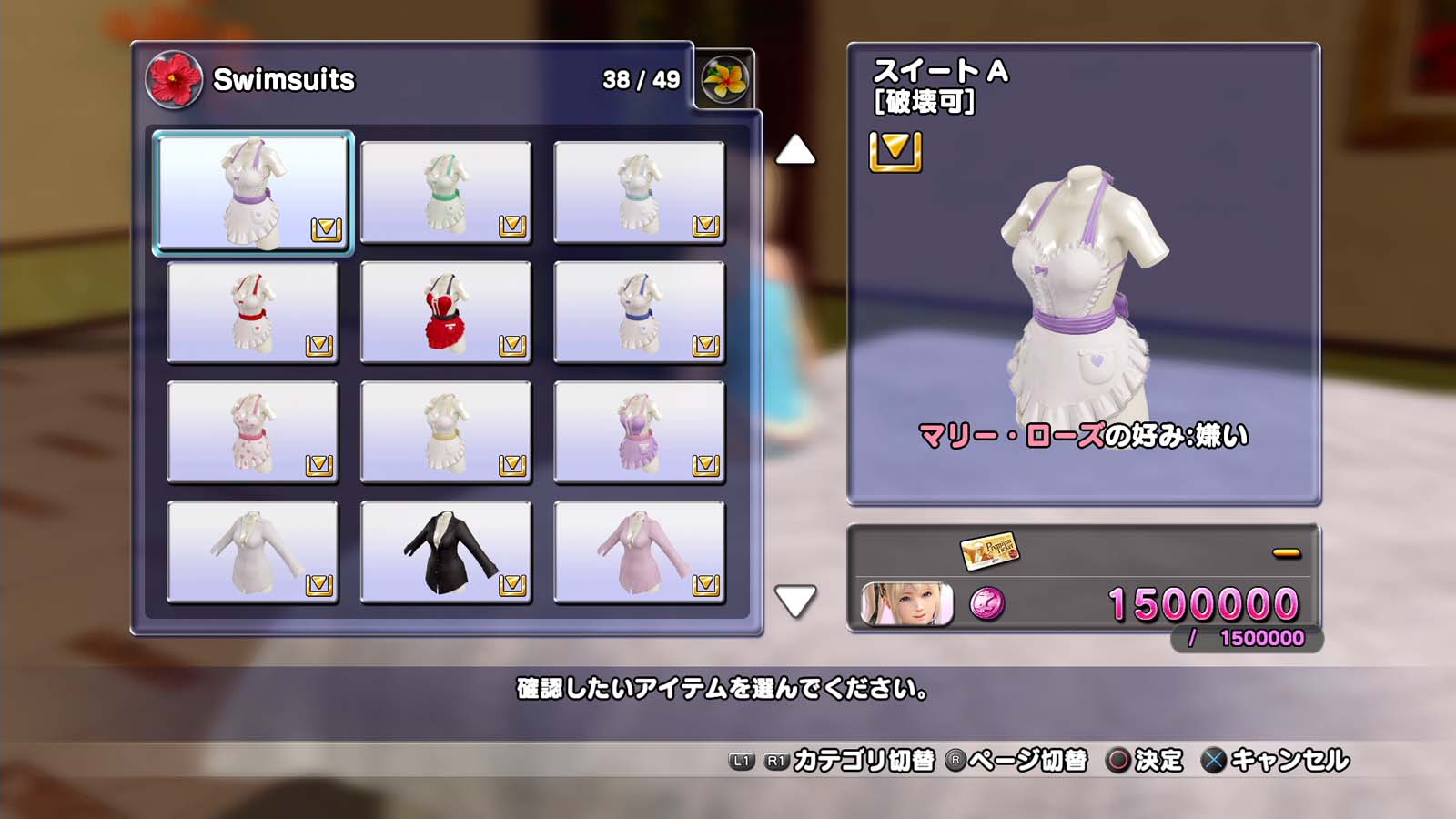Select the all-purple apron swimsuit
This screenshot has width=1456, height=819.
[x=639, y=432]
